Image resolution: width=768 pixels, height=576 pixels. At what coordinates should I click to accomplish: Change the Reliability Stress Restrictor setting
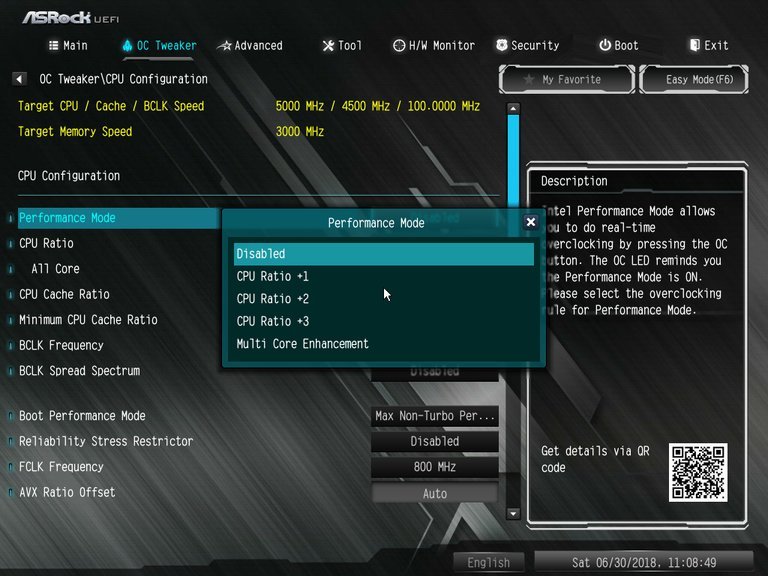coord(434,441)
